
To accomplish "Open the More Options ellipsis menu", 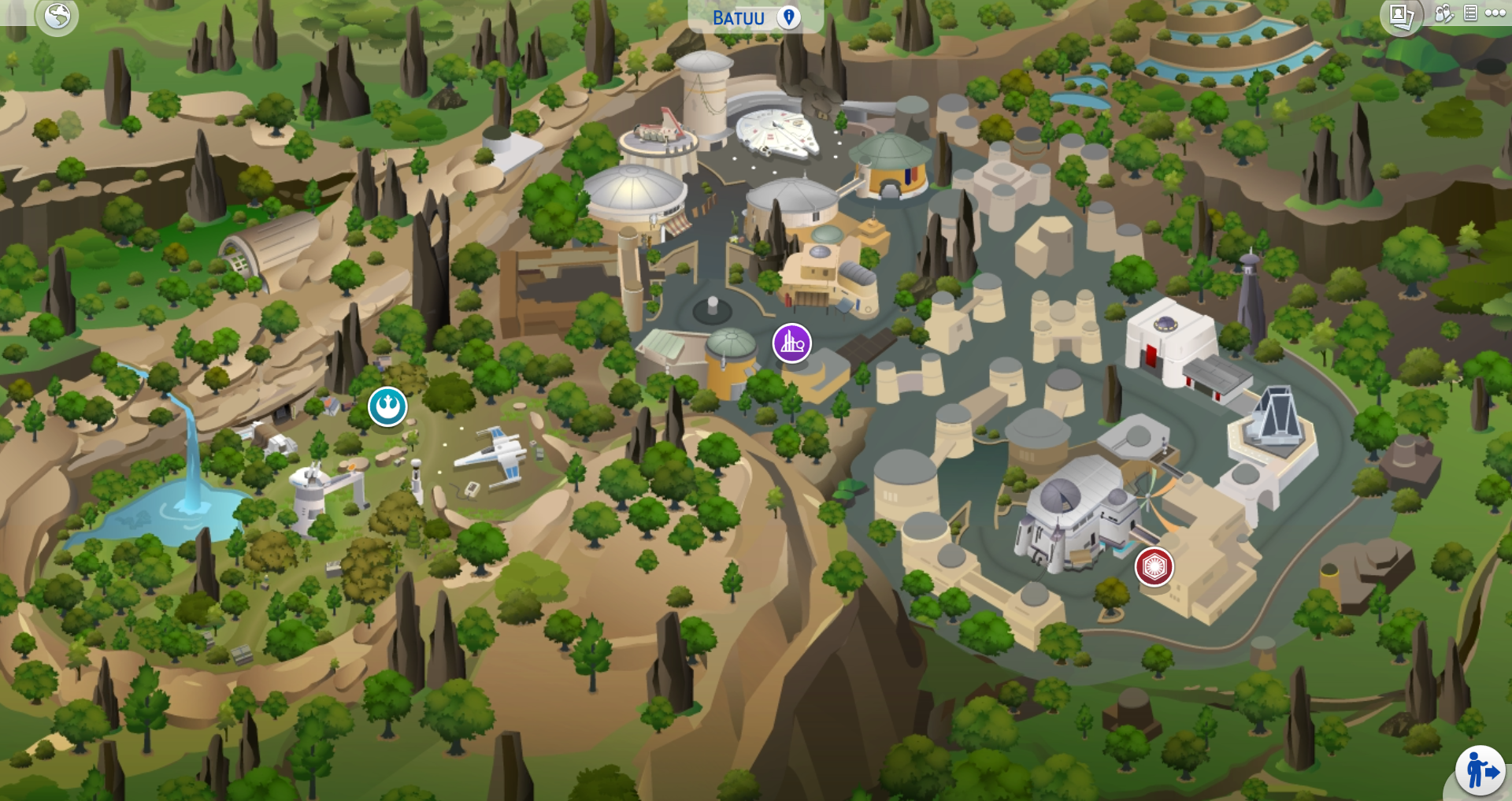I will [x=1495, y=13].
